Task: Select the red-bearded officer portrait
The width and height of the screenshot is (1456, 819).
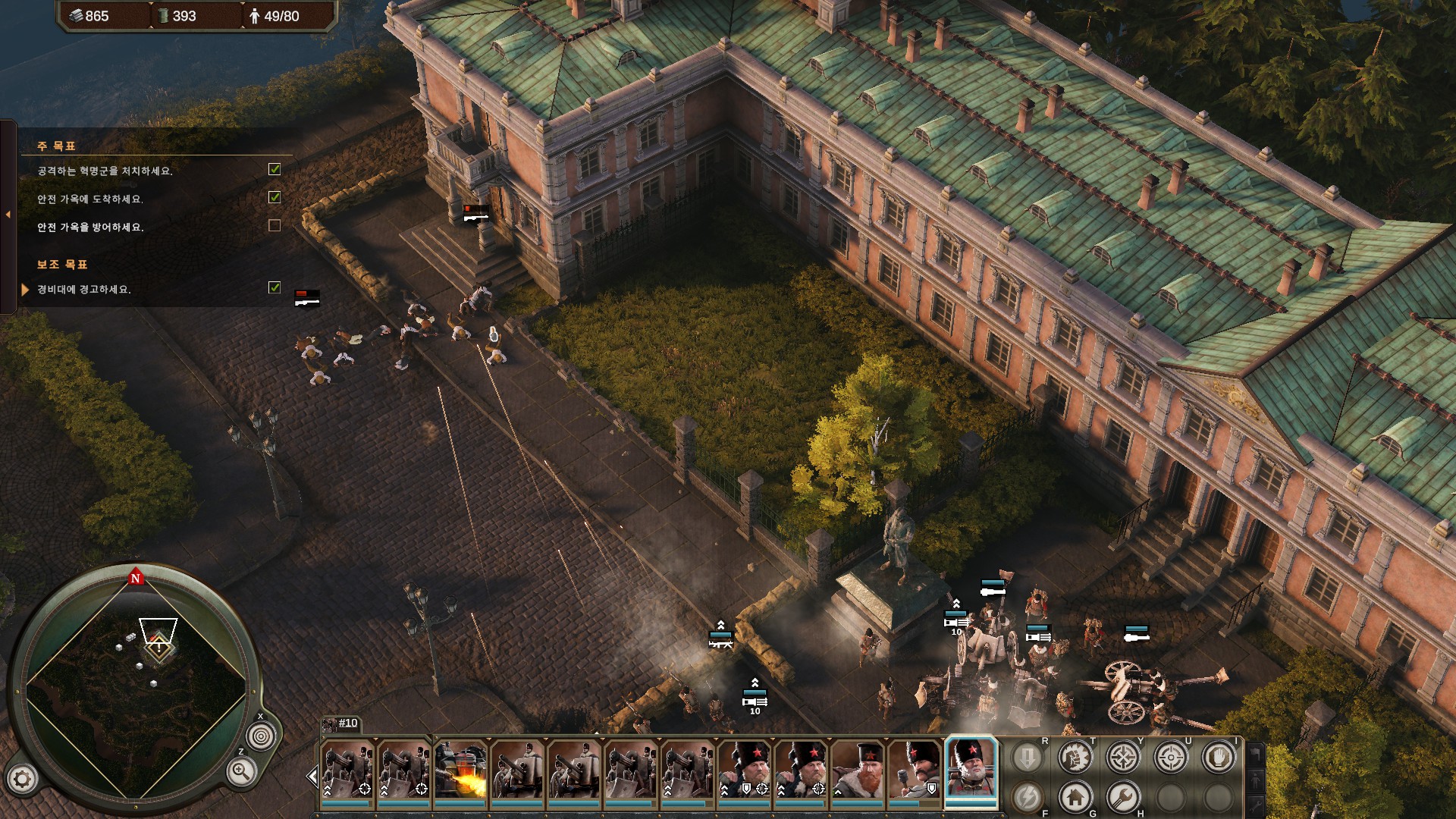Action: [858, 770]
